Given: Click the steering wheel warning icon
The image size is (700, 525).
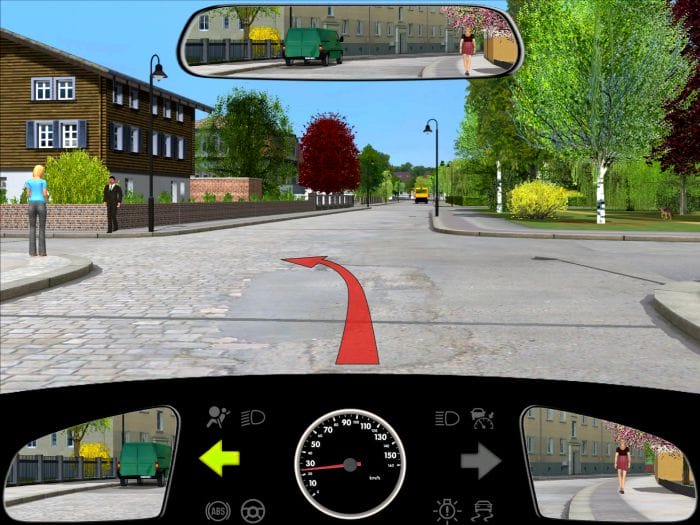Looking at the screenshot, I should [253, 510].
